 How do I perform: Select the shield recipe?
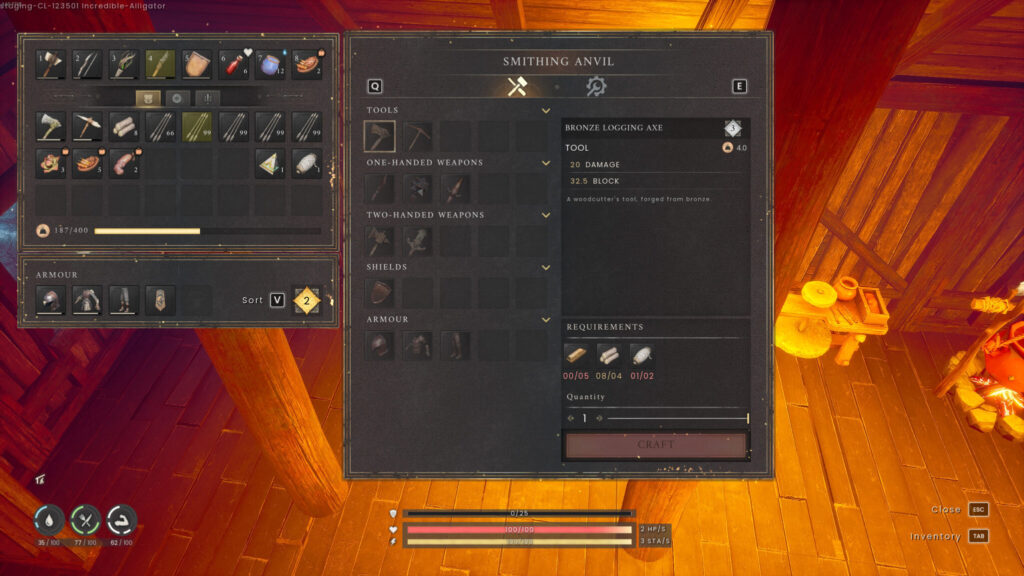(380, 293)
